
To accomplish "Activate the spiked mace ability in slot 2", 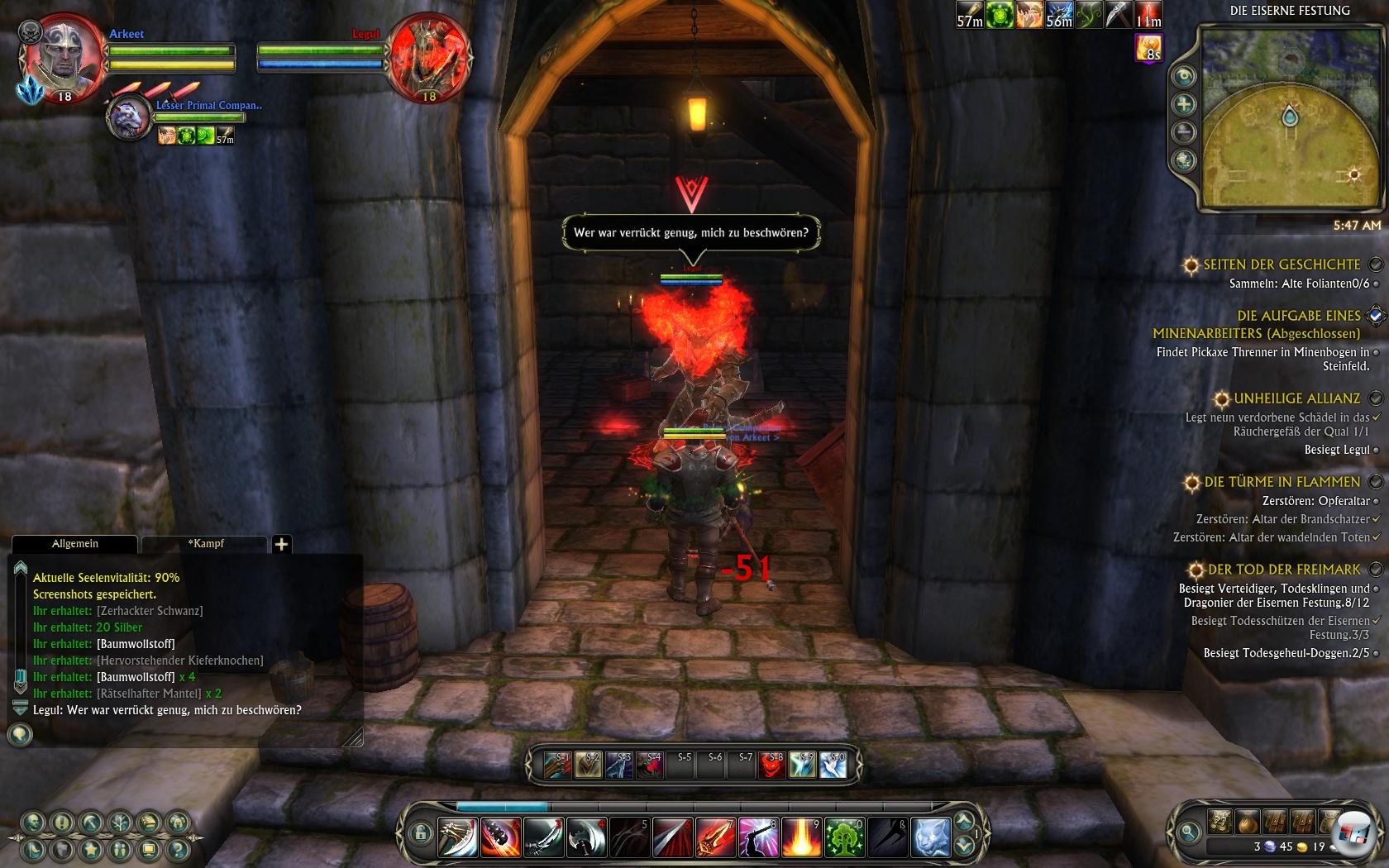I will tap(500, 837).
